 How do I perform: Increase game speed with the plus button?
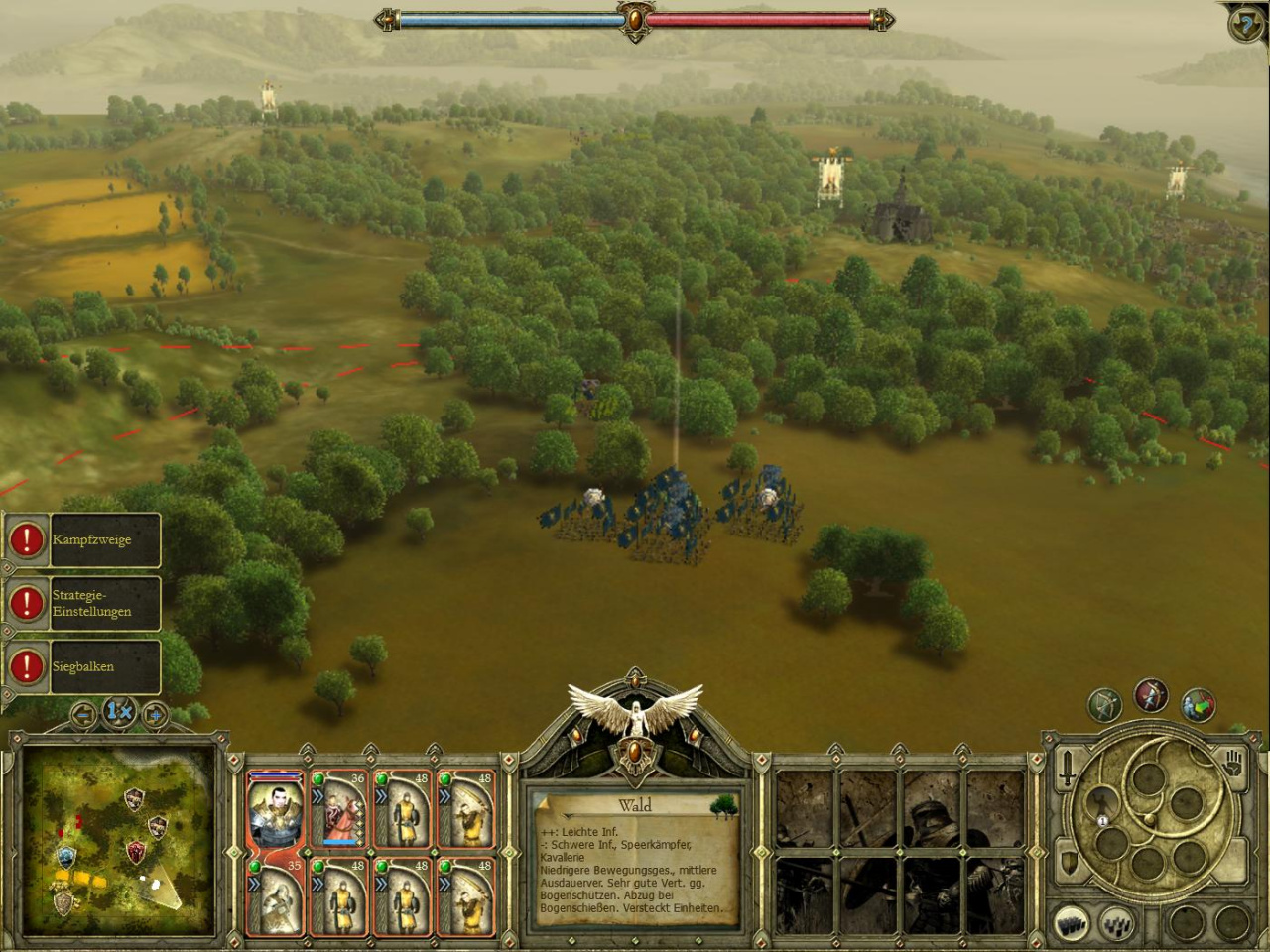coord(155,713)
